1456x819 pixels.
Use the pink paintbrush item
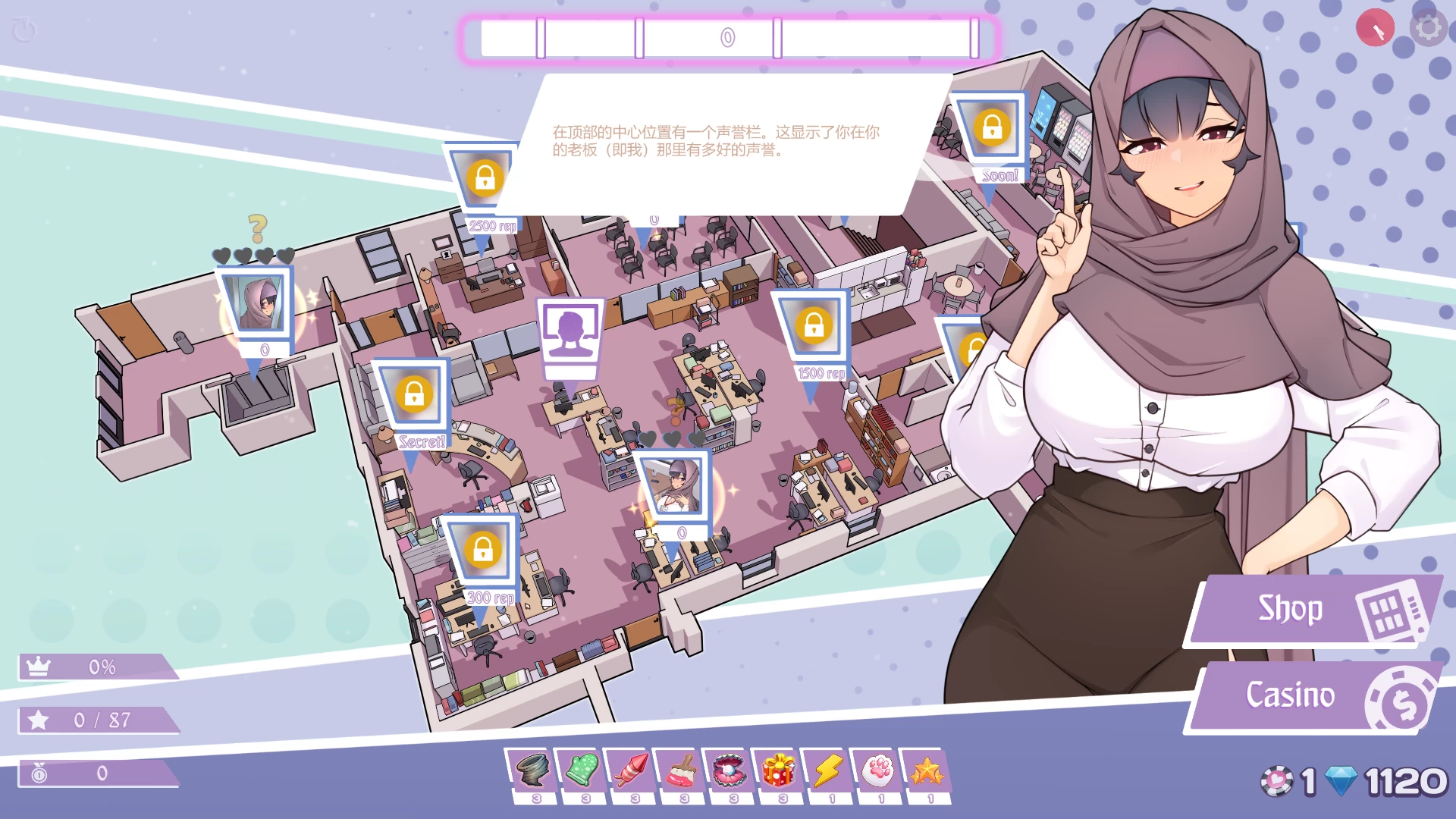click(x=682, y=768)
